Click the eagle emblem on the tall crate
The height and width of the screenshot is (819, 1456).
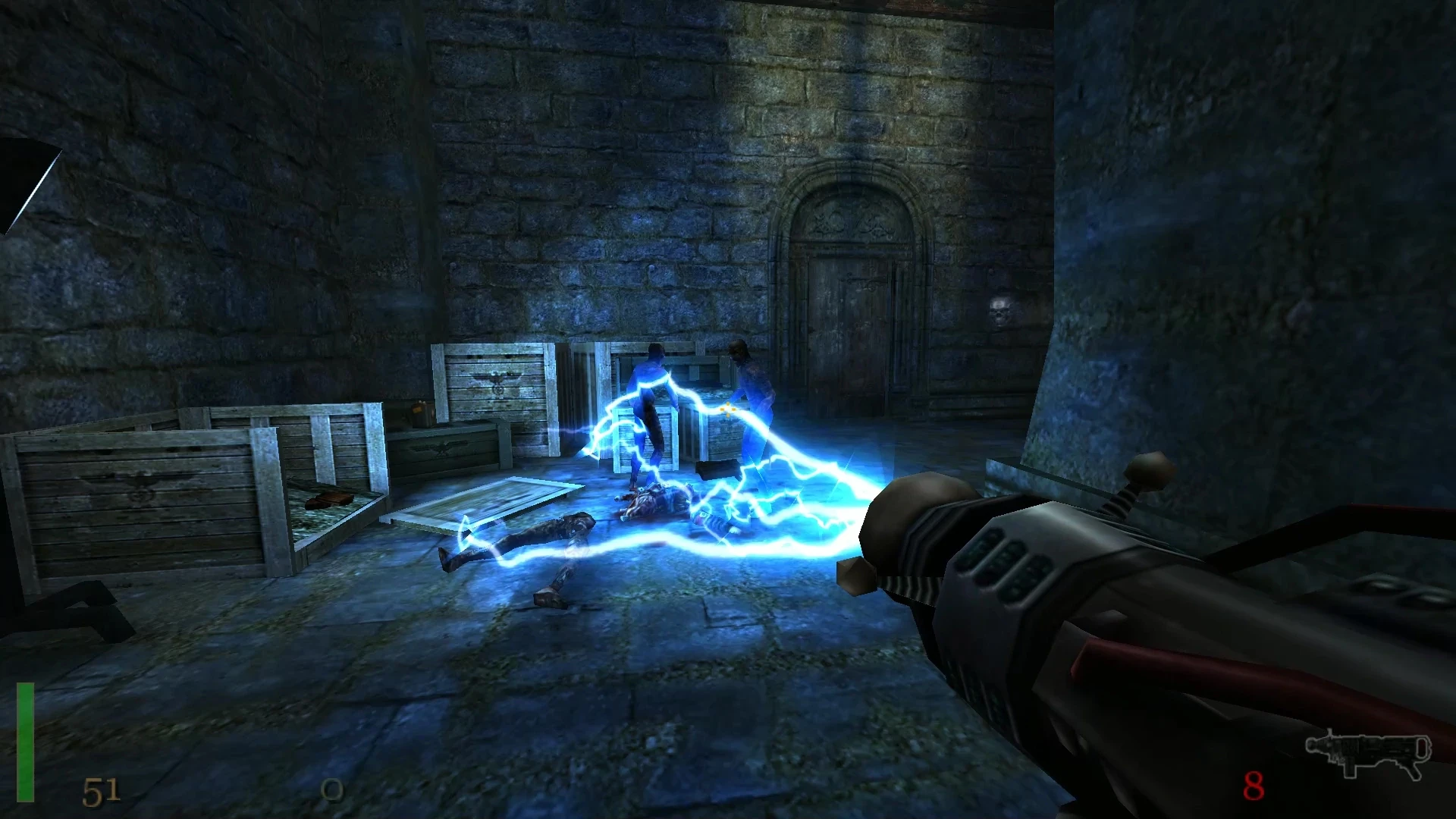click(x=497, y=383)
